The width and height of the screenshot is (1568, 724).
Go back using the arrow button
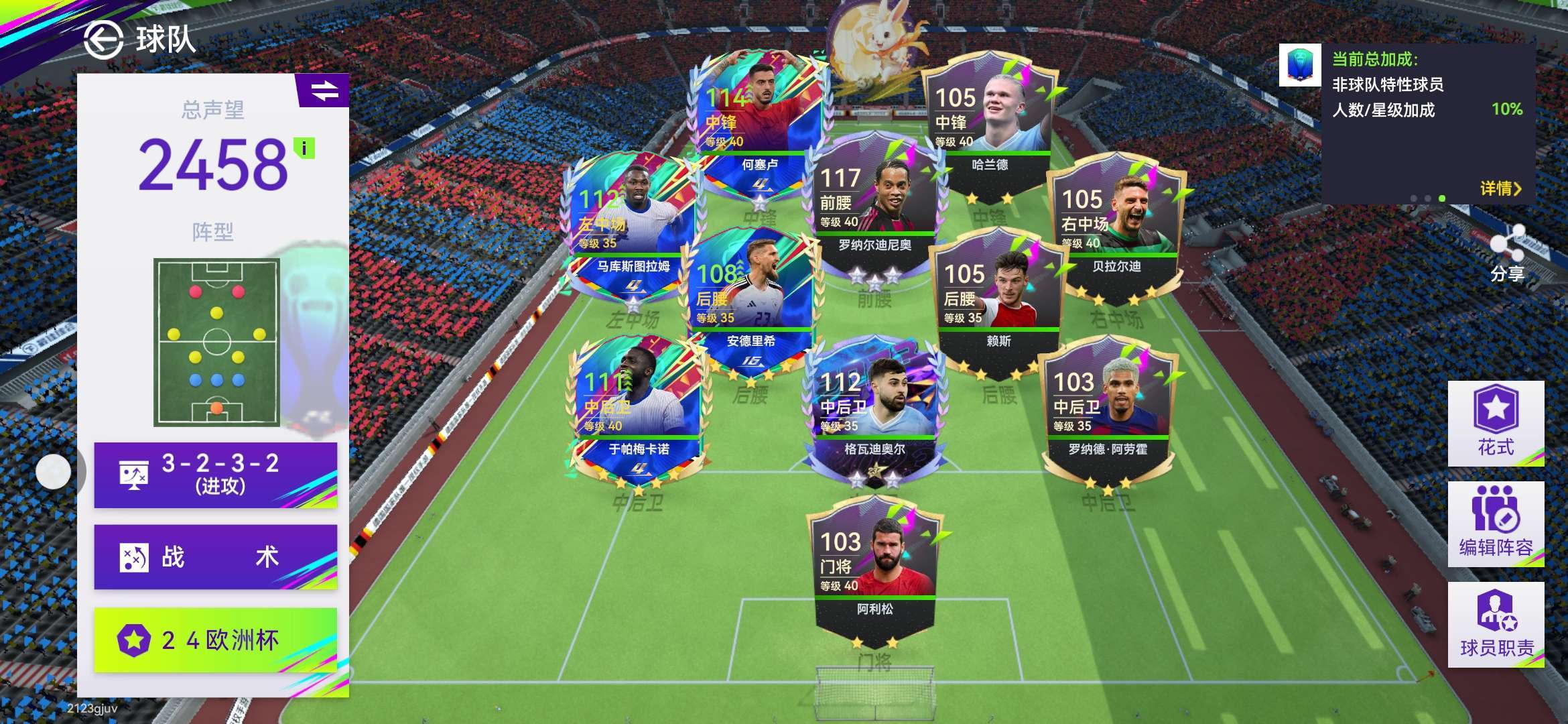pos(103,40)
